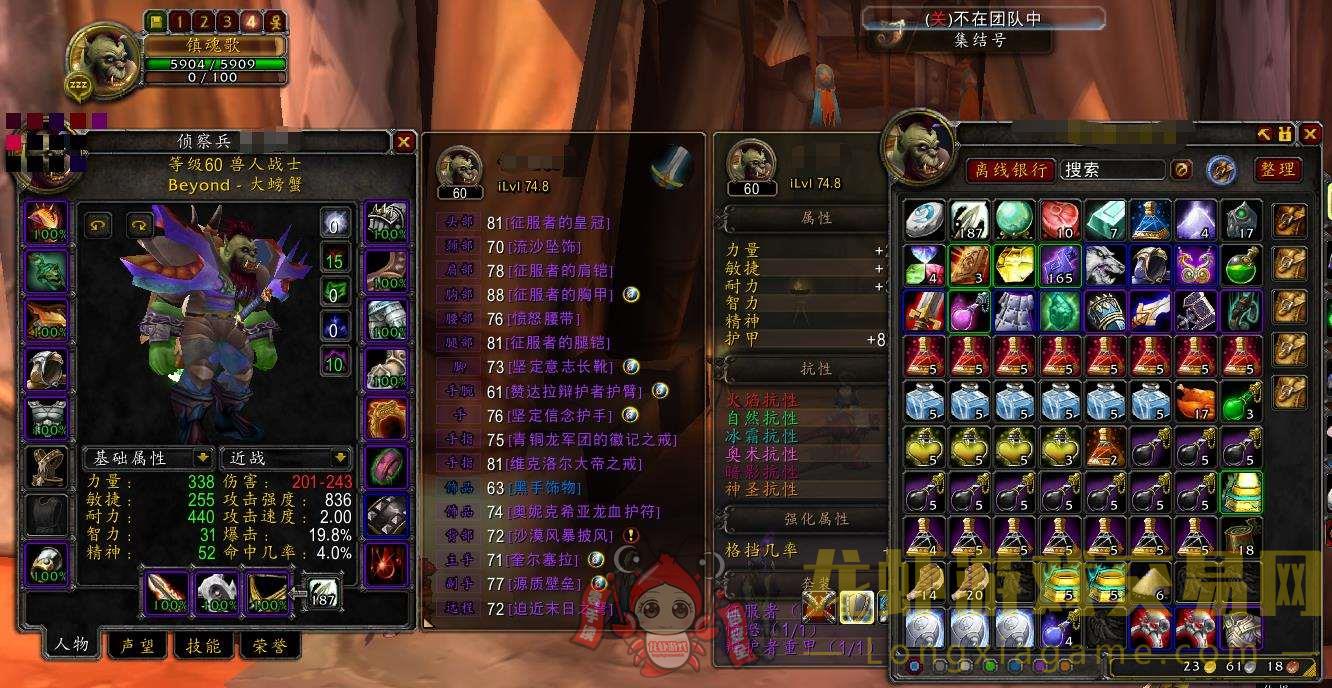Select the 荣誉 honor tab
Viewport: 1332px width, 688px height.
(269, 646)
